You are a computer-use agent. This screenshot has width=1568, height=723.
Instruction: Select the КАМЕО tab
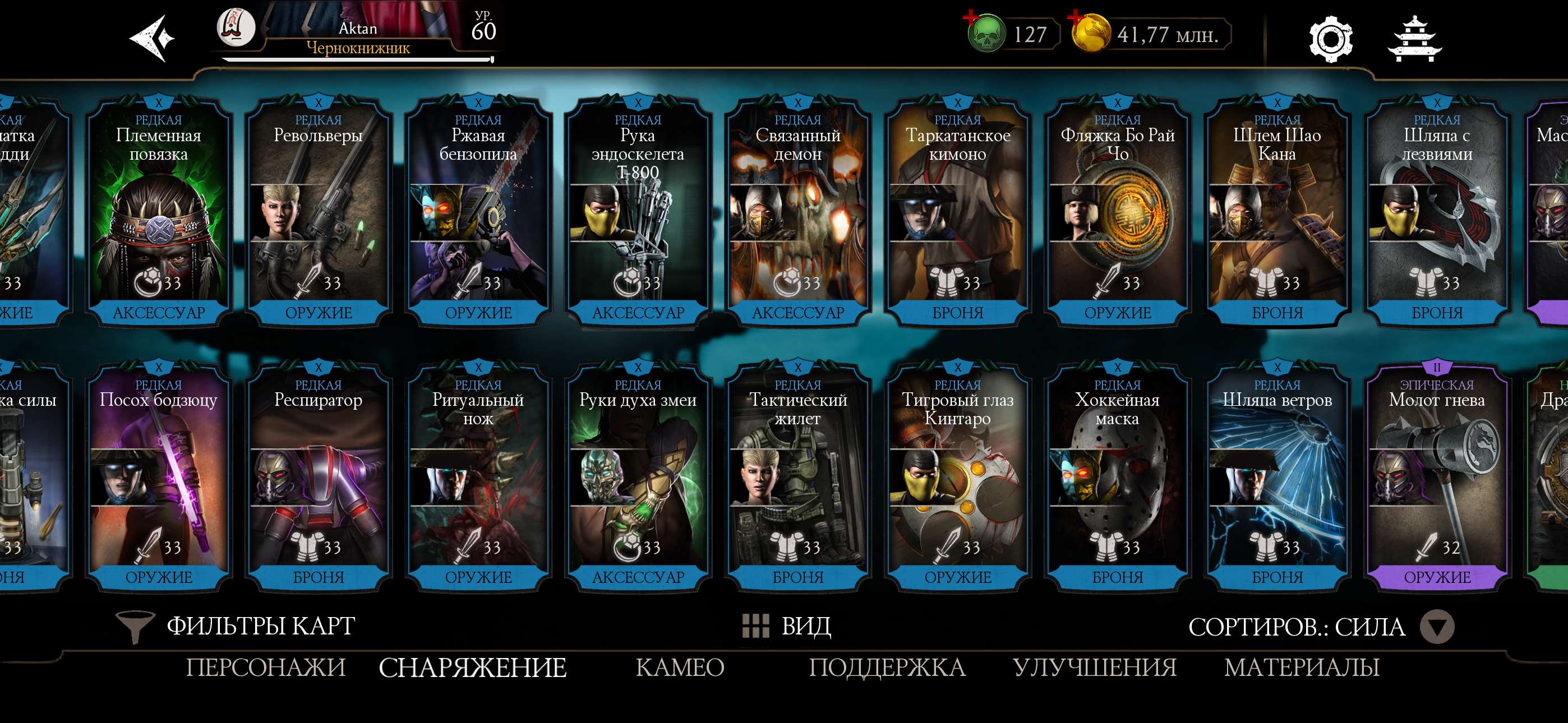[680, 668]
